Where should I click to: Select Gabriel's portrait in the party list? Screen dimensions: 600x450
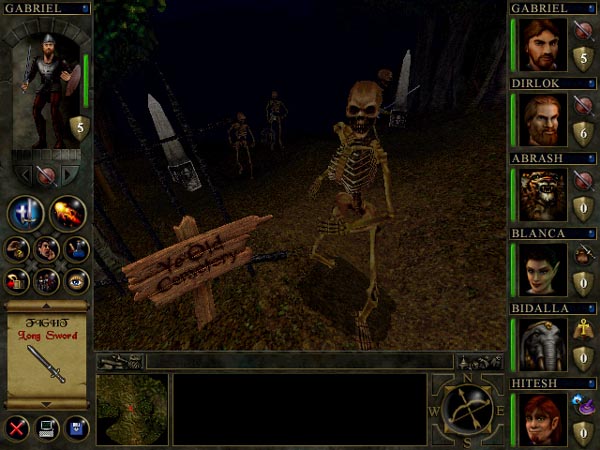point(541,45)
